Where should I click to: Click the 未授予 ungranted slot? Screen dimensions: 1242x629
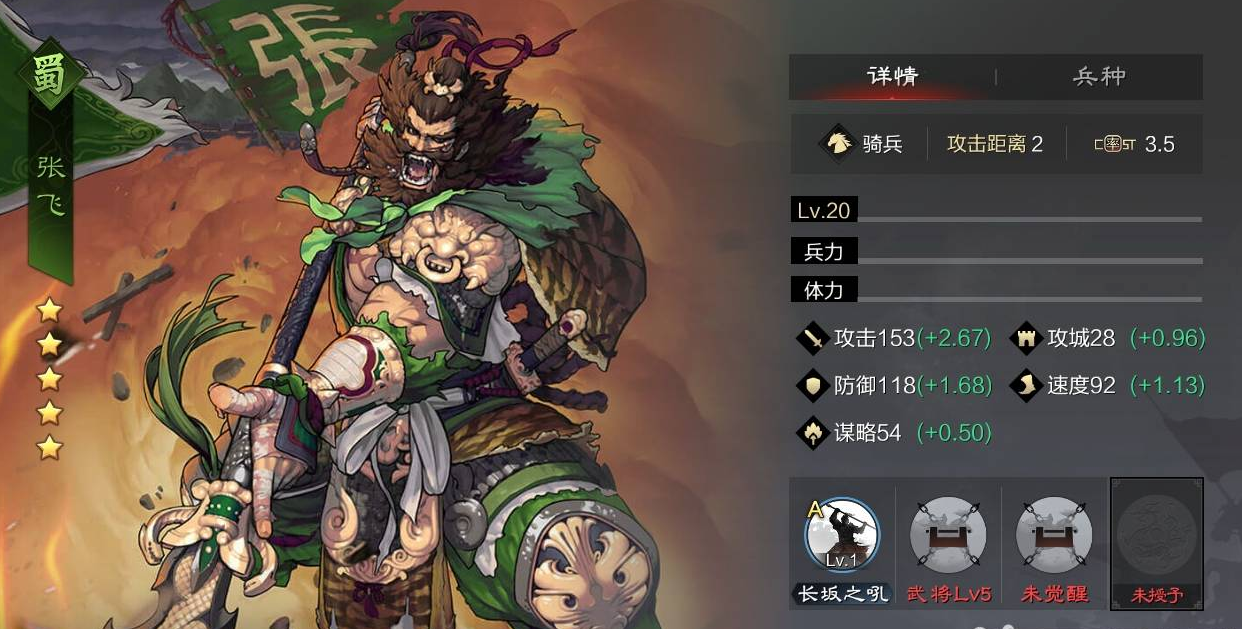tap(1156, 535)
